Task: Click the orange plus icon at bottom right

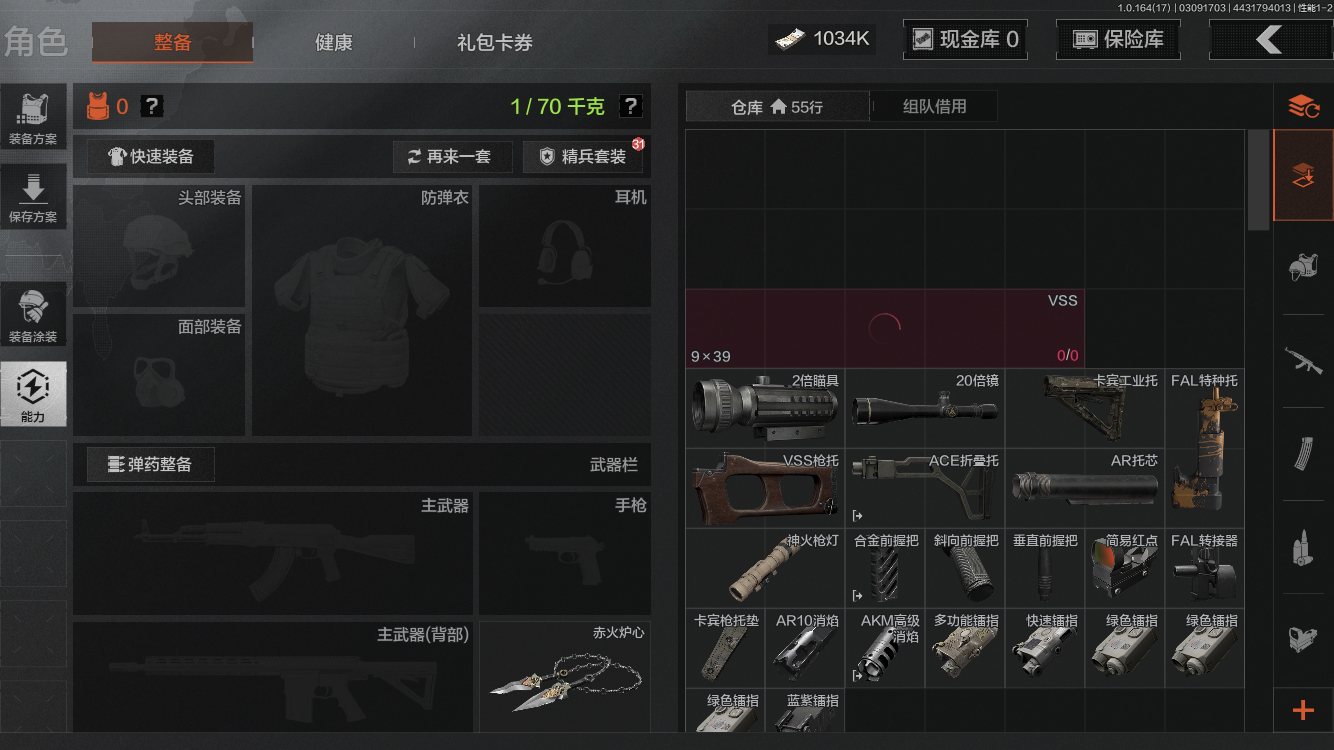Action: pyautogui.click(x=1302, y=710)
